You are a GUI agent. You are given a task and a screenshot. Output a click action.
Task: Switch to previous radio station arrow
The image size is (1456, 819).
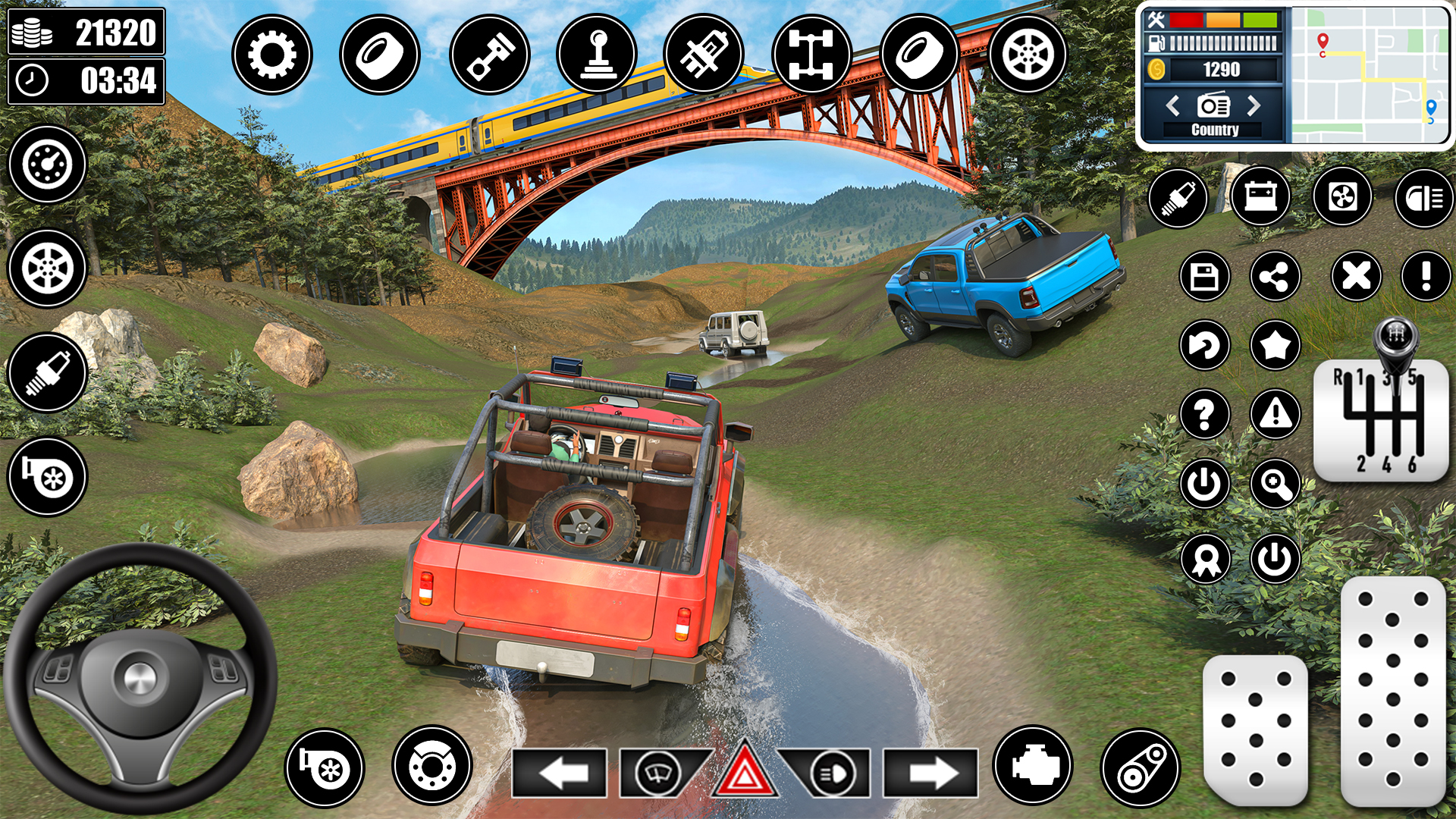(1172, 105)
